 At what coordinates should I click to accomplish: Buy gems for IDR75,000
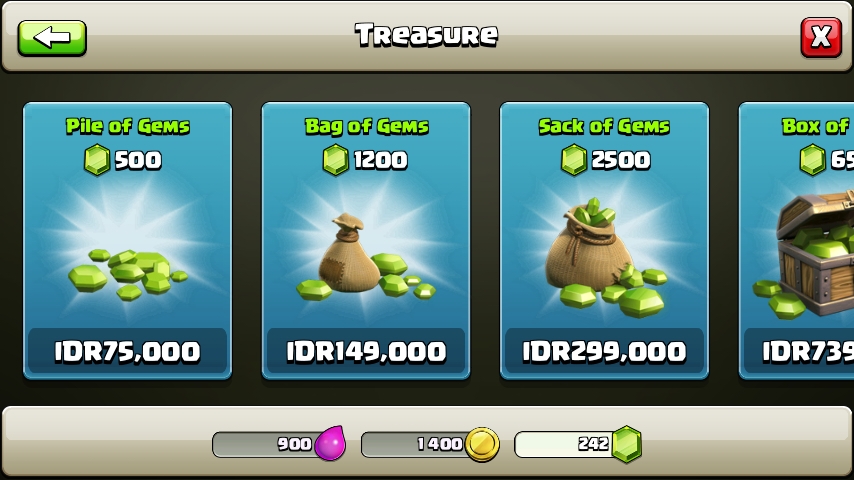[x=127, y=352]
